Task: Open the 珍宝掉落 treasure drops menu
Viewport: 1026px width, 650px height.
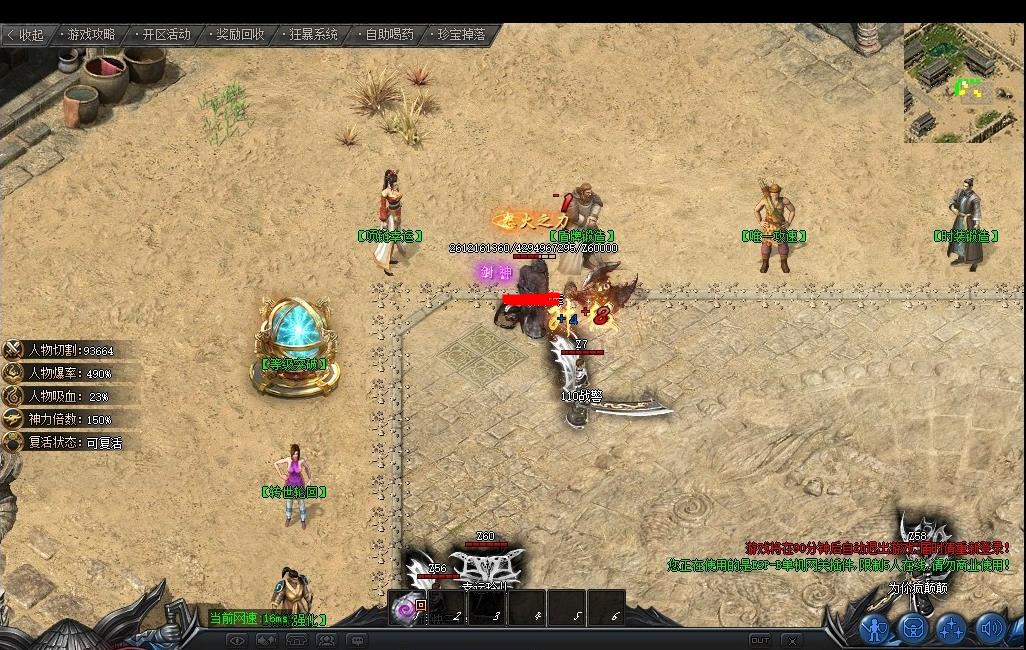Action: 461,35
